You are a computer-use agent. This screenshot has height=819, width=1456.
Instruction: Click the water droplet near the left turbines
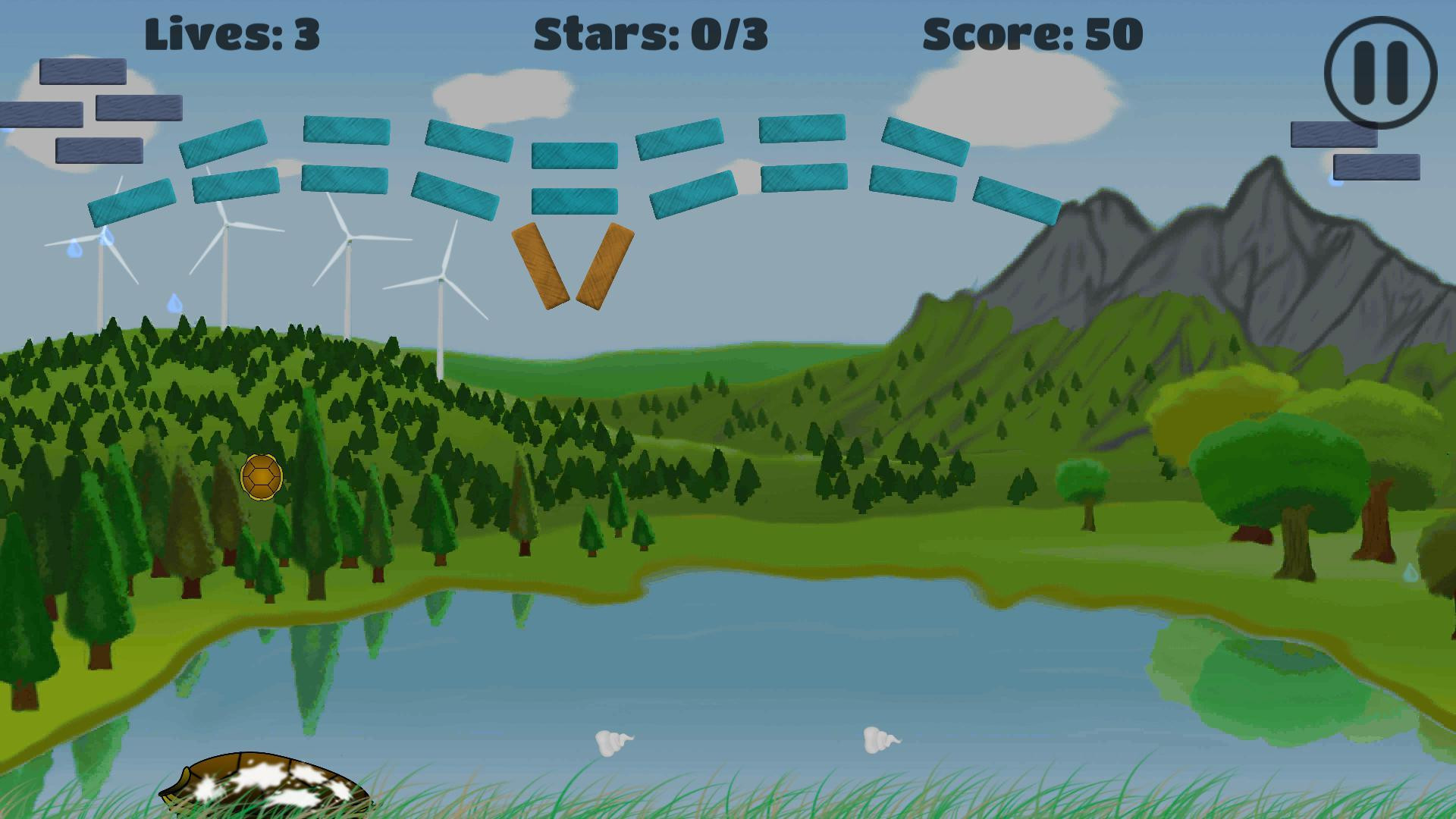74,249
